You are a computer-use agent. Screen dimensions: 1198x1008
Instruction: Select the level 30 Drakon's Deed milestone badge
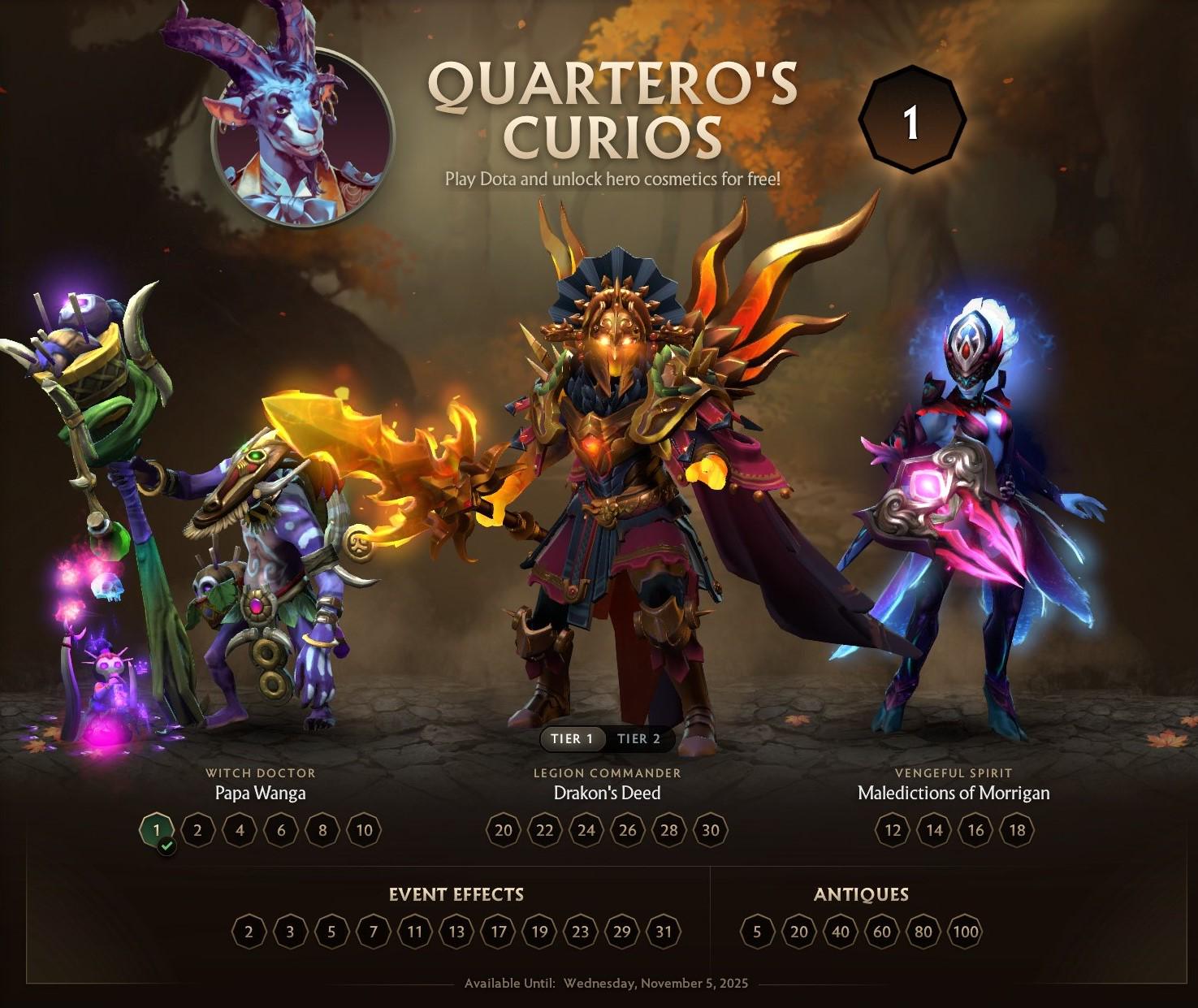[x=710, y=830]
